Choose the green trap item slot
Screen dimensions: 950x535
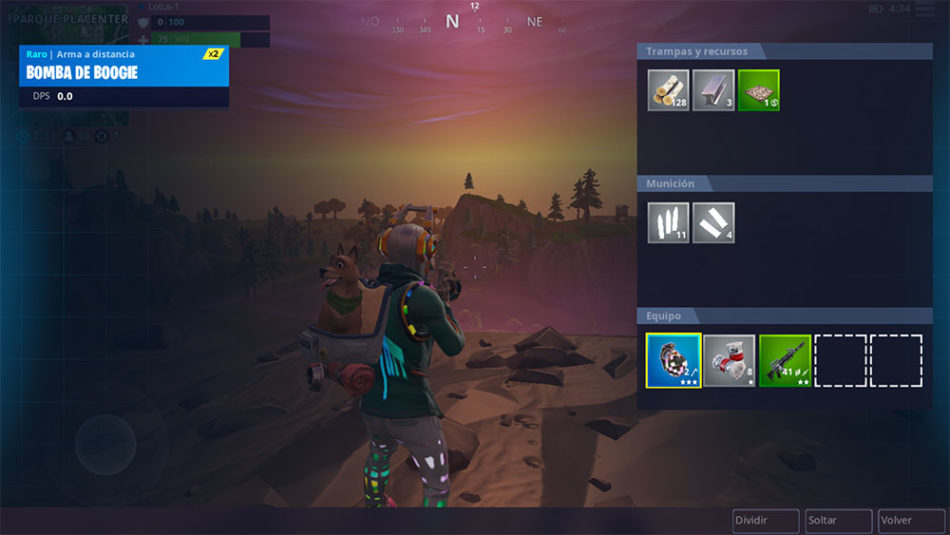758,90
